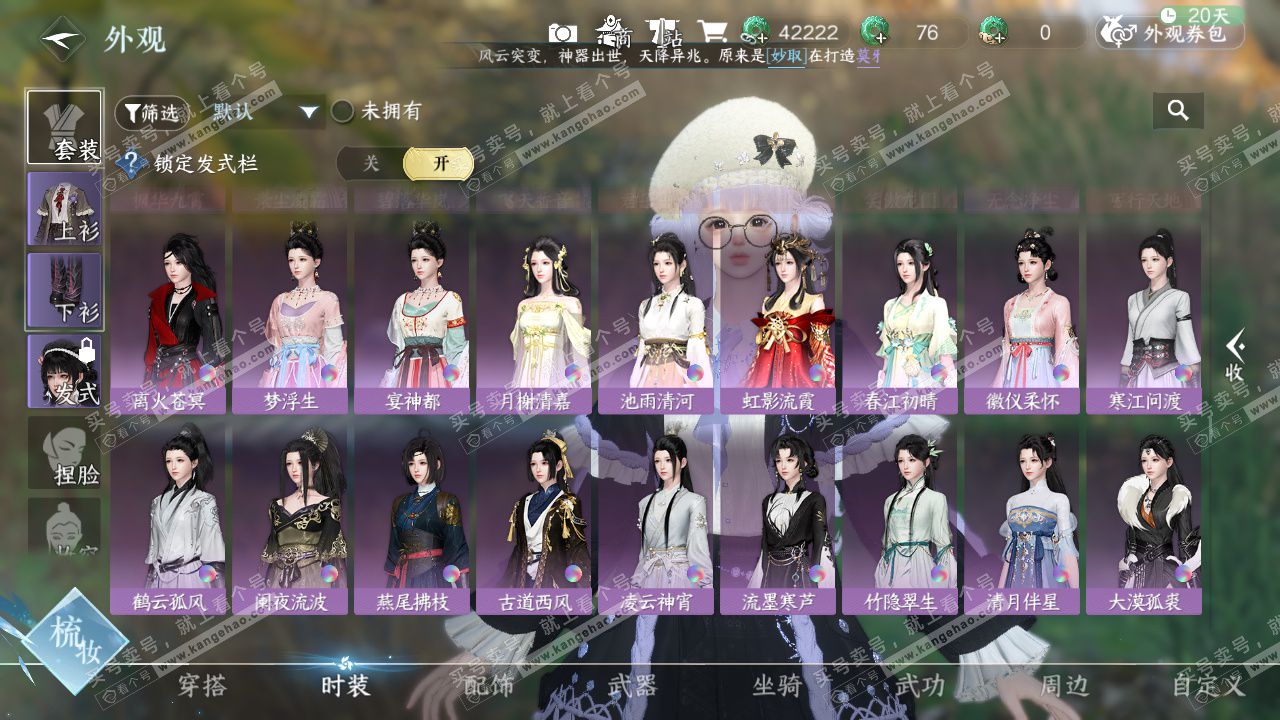Image resolution: width=1280 pixels, height=720 pixels.
Task: Switch to the 穿搭 bottom tab
Action: tap(202, 685)
